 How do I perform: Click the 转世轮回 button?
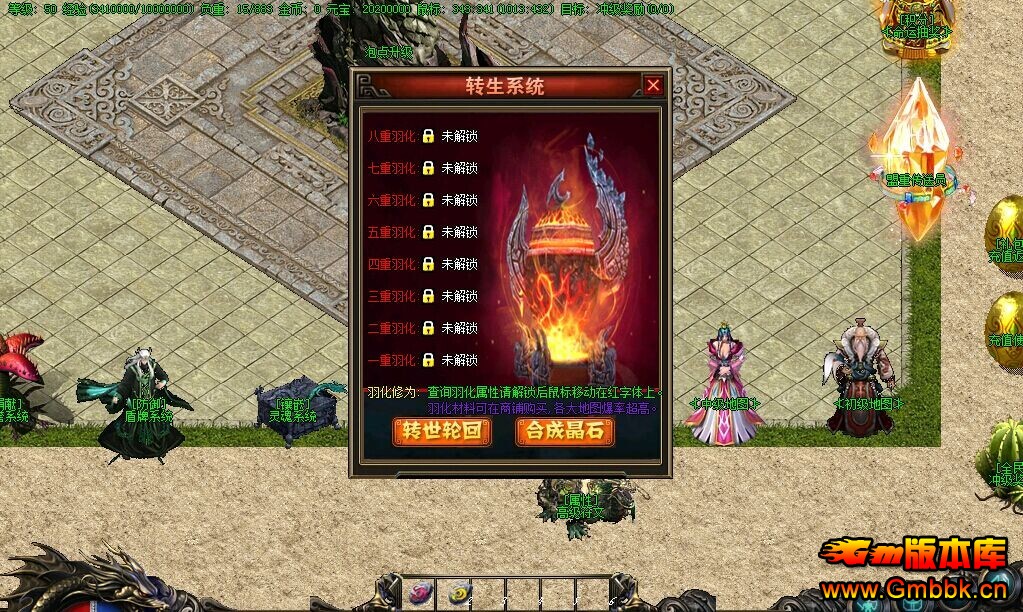point(442,431)
